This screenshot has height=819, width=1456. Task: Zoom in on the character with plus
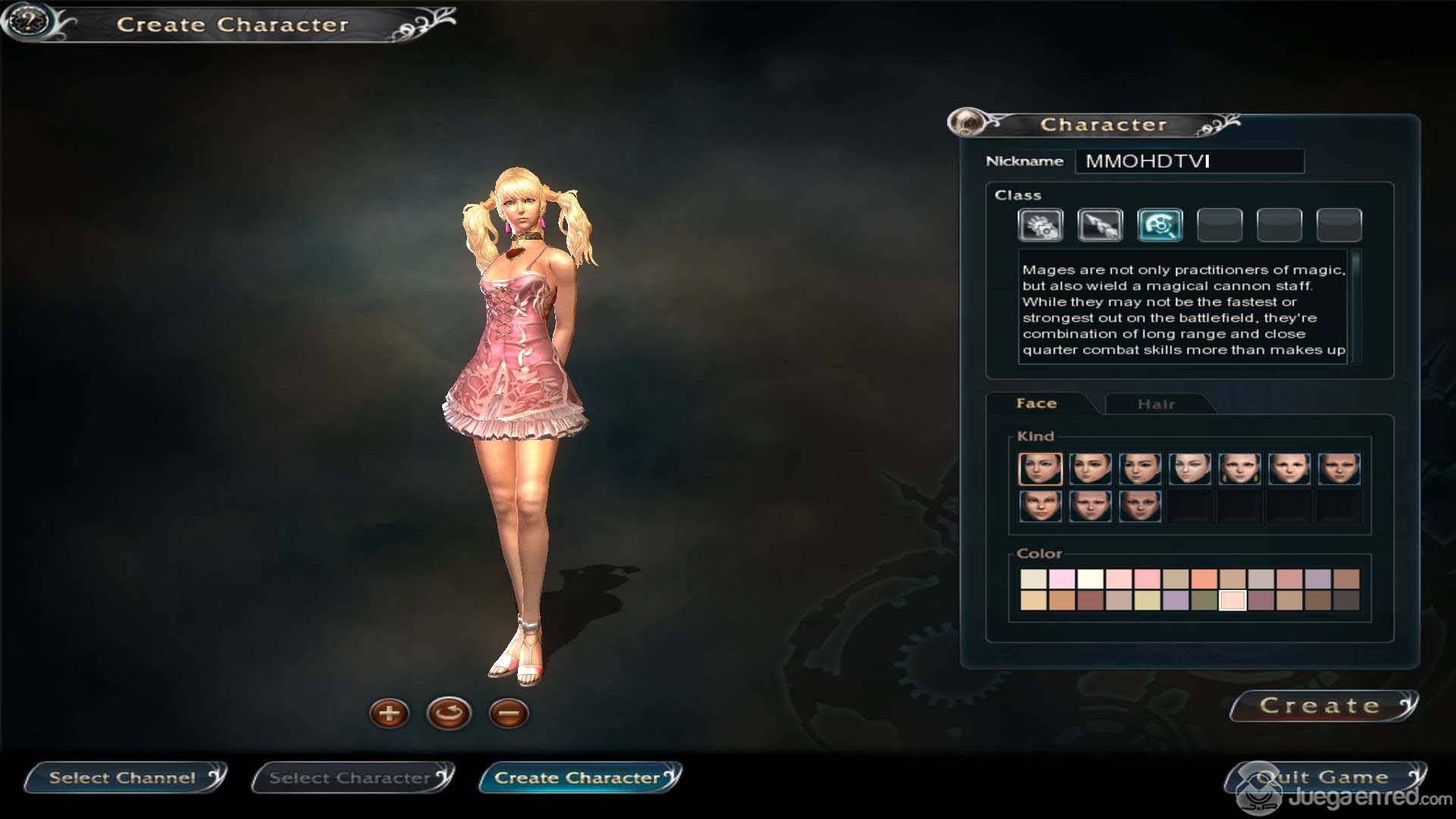coord(389,714)
